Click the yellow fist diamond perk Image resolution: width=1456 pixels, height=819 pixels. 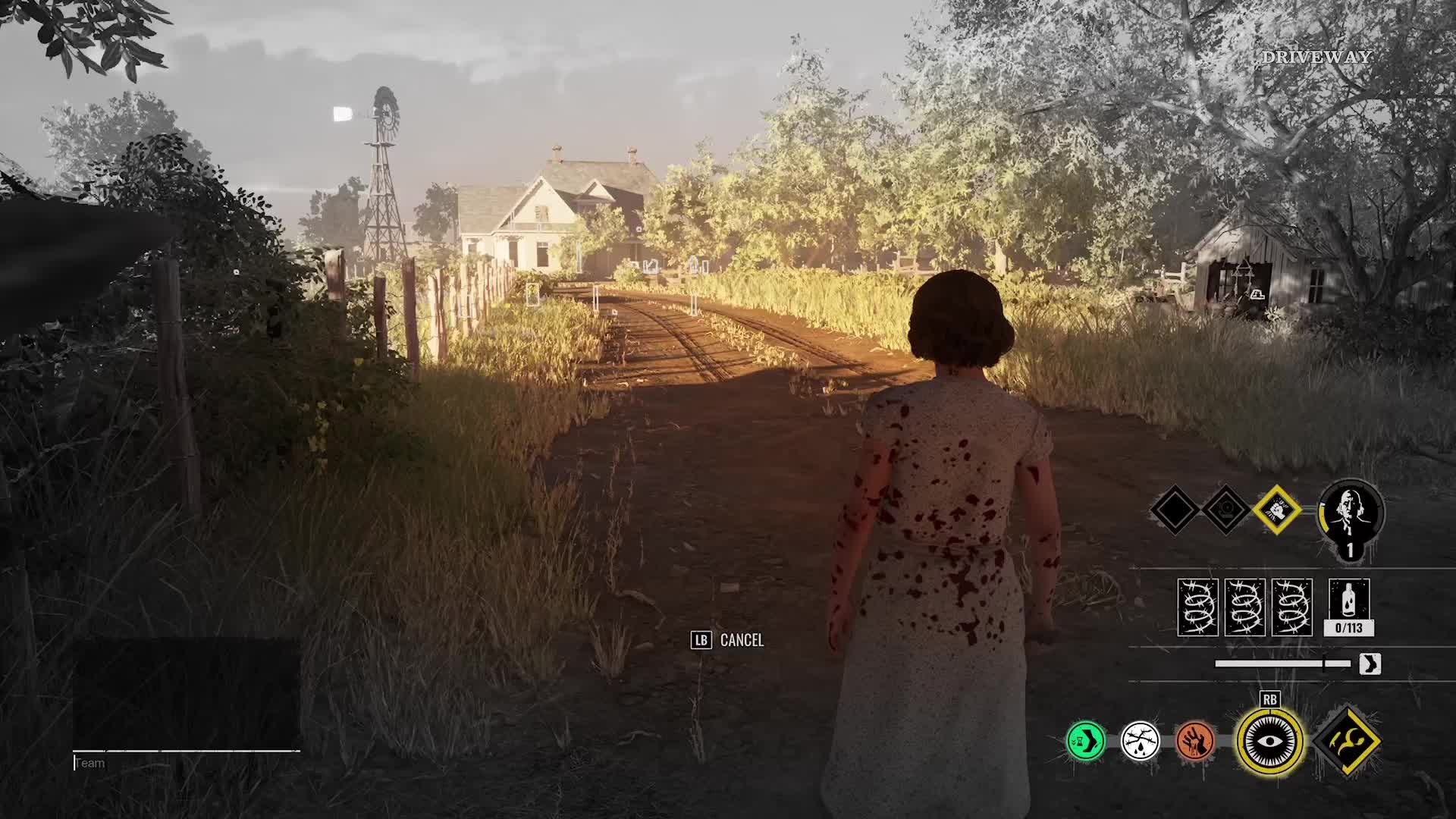[x=1276, y=510]
